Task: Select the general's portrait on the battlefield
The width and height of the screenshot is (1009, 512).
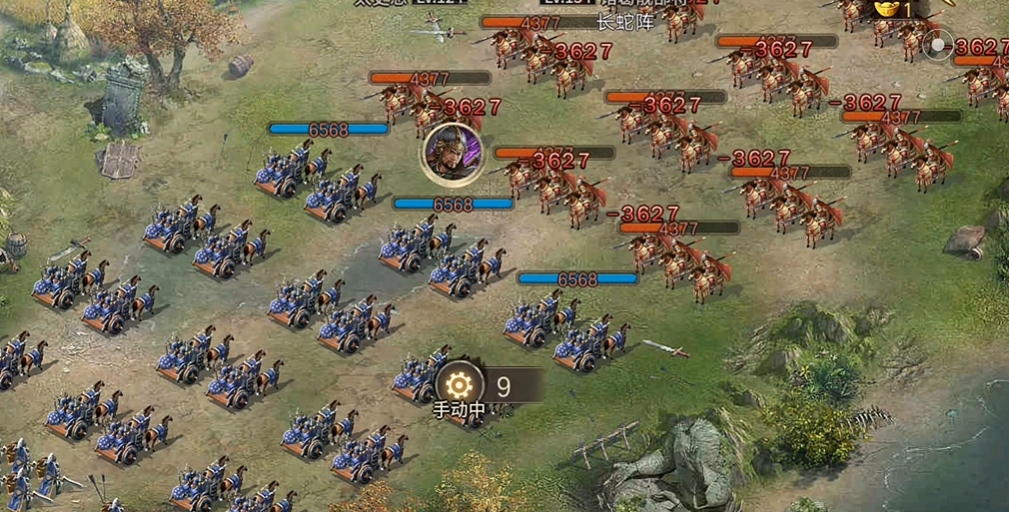Action: pos(452,154)
